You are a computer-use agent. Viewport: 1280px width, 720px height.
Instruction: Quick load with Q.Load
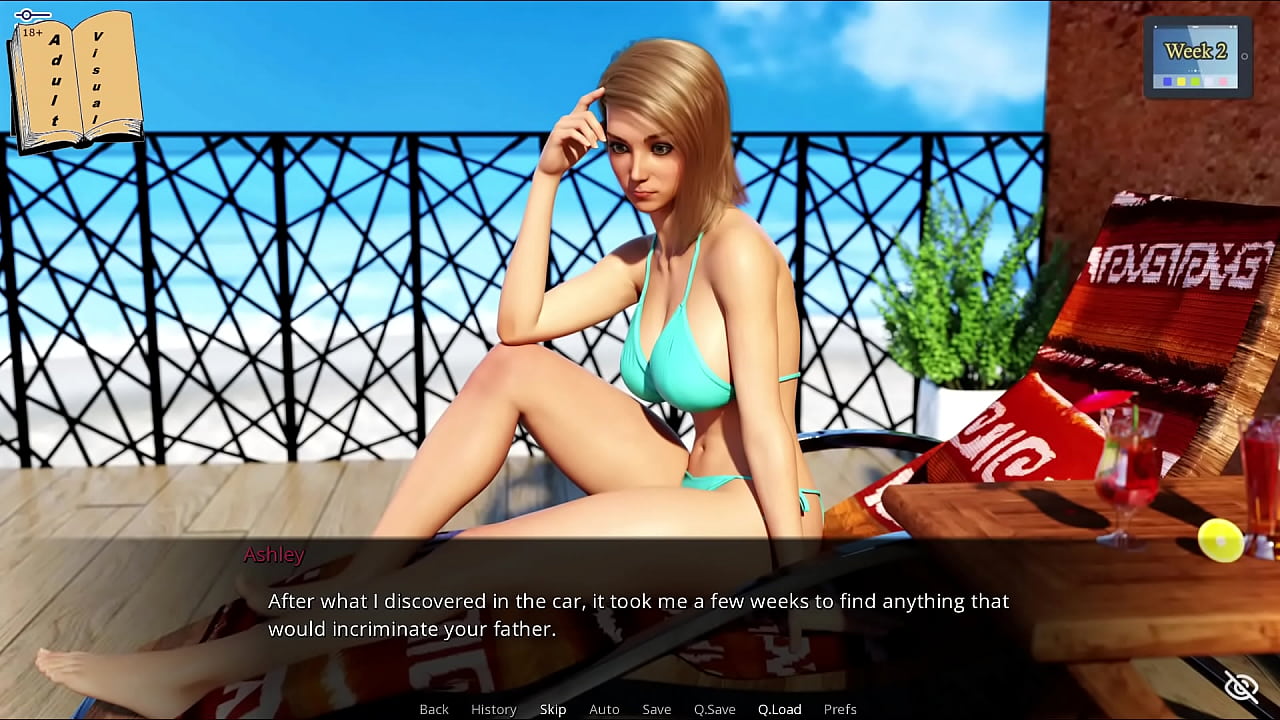pyautogui.click(x=779, y=709)
